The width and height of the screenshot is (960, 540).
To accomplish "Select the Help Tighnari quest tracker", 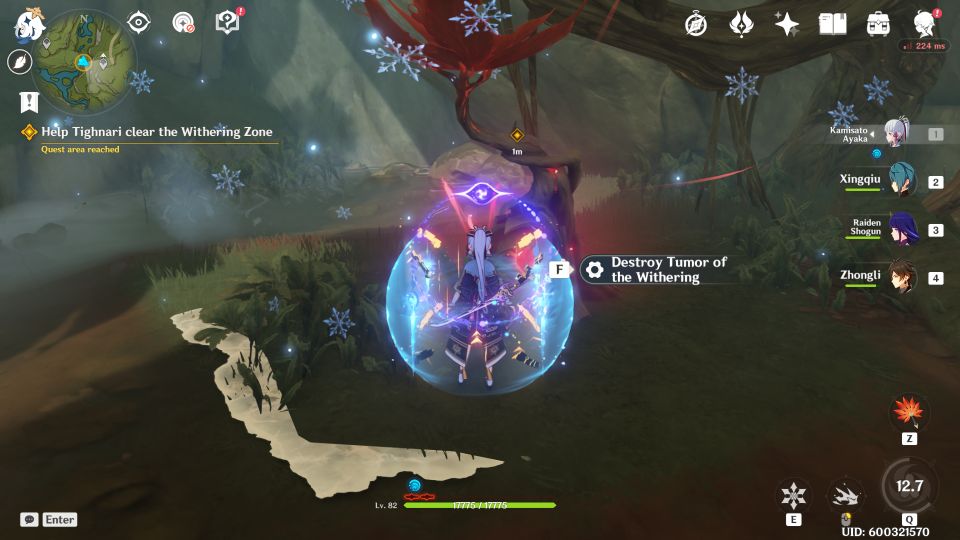I will [156, 132].
